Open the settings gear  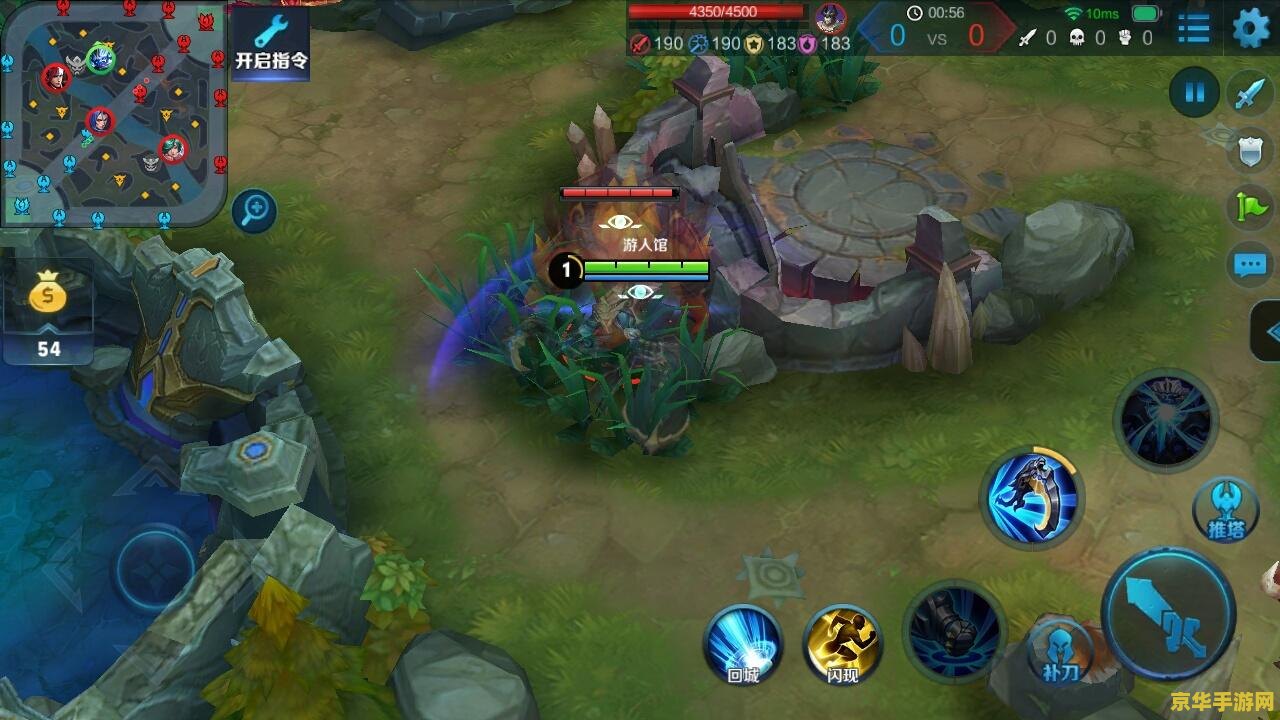click(x=1250, y=28)
